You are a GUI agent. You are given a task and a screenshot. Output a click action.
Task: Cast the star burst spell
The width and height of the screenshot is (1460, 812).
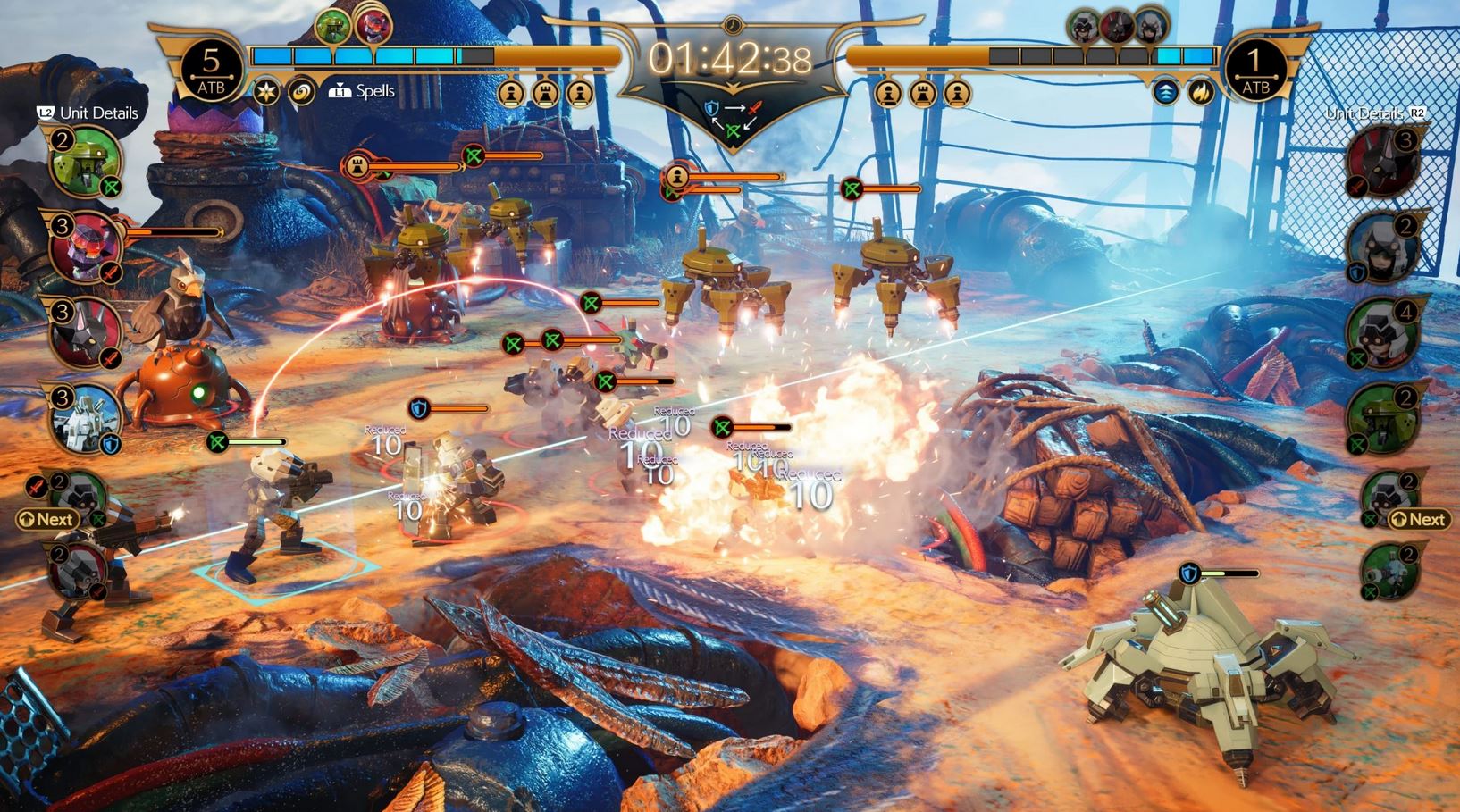click(266, 91)
